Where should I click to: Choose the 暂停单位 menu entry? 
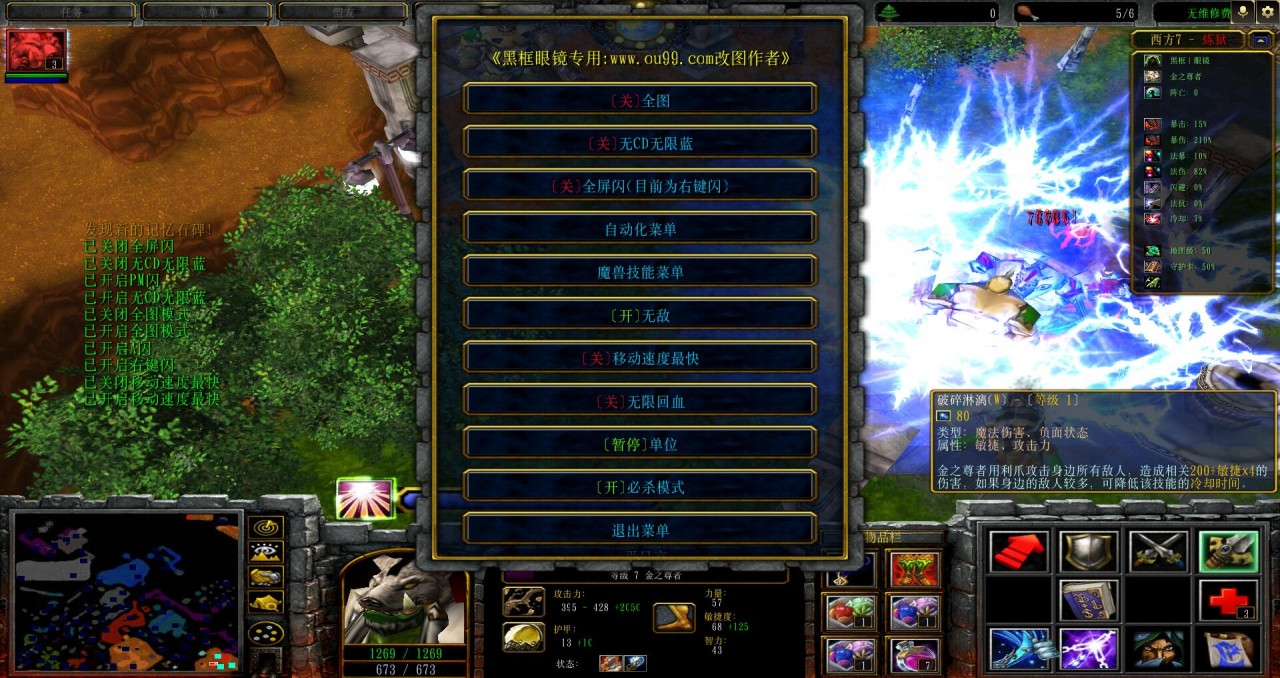[640, 444]
